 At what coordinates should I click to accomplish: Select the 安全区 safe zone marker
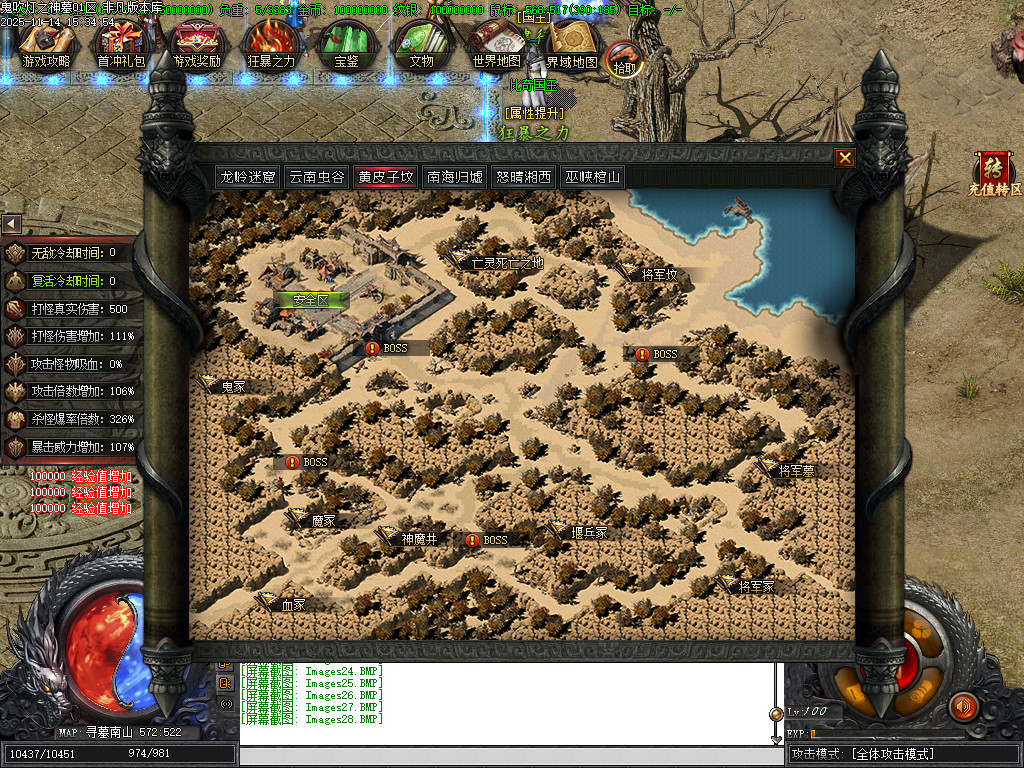[x=304, y=299]
